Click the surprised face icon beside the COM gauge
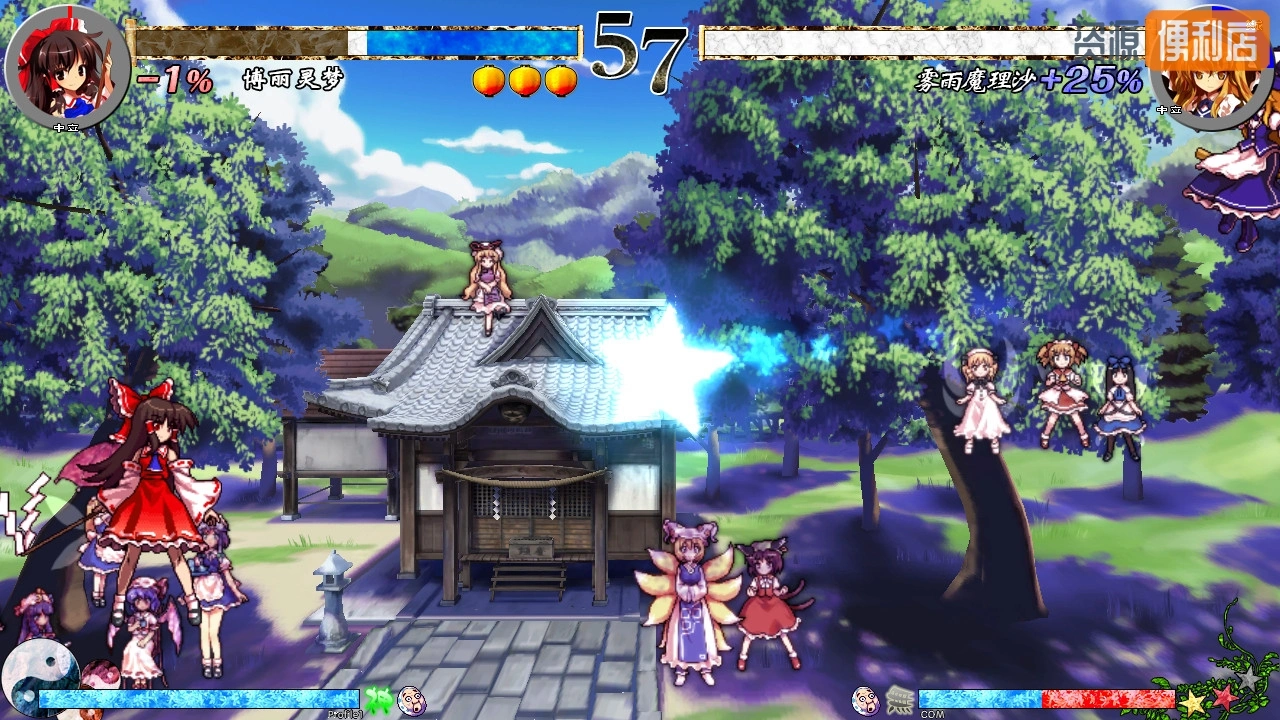 (x=866, y=700)
